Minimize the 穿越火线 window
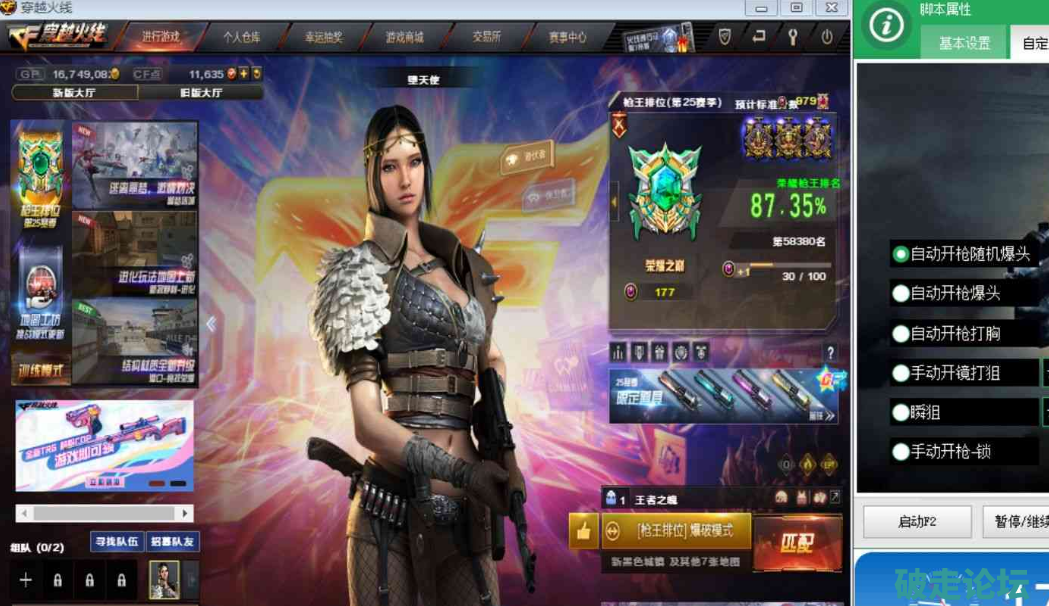1049x606 pixels. coord(763,8)
